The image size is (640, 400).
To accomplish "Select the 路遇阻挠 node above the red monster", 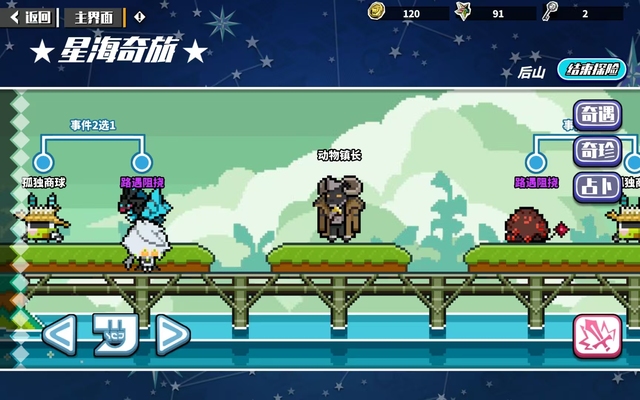I will point(536,162).
